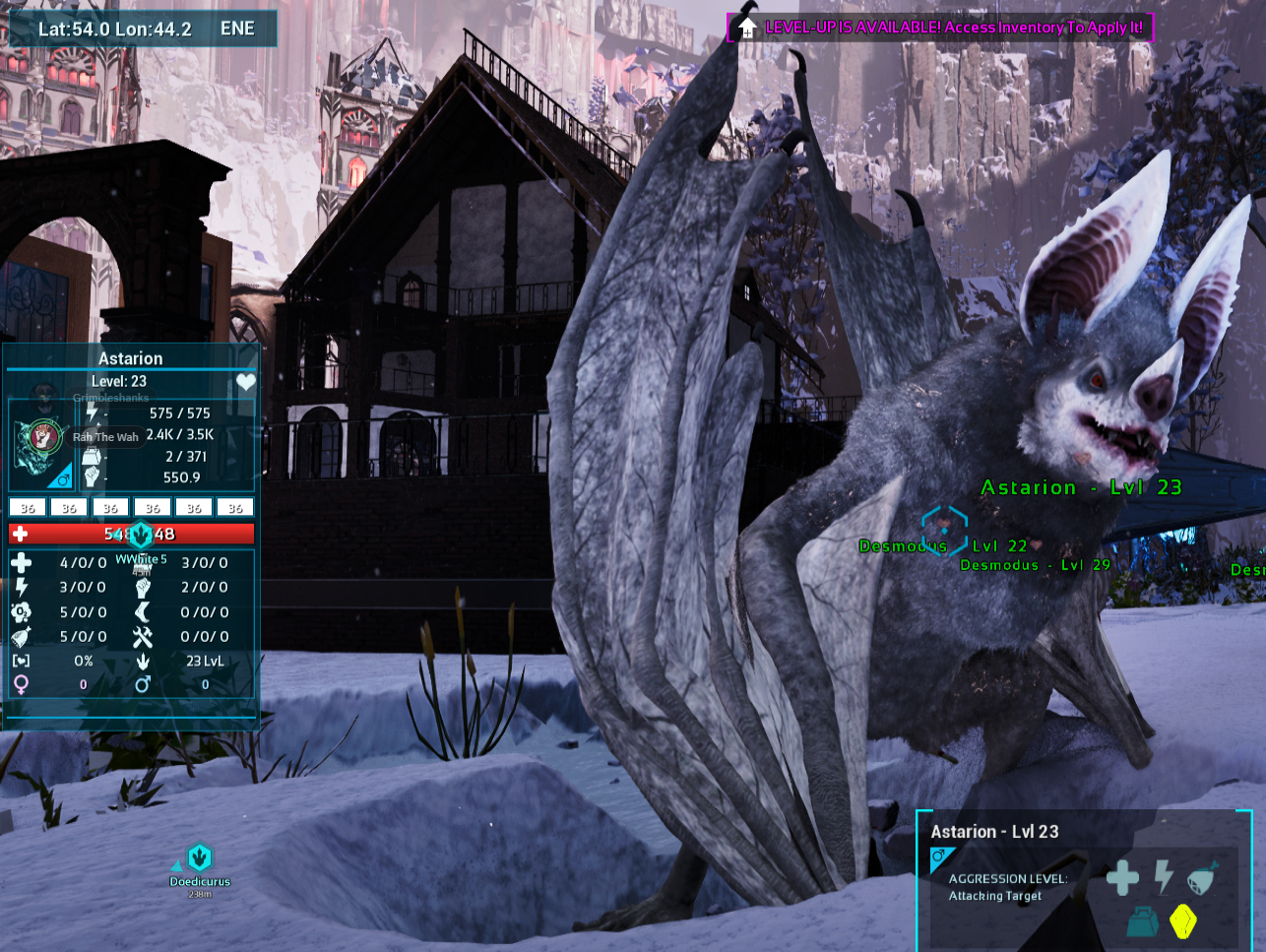
Task: Click the male gender badge beside Aggression Level
Action: coord(939,857)
